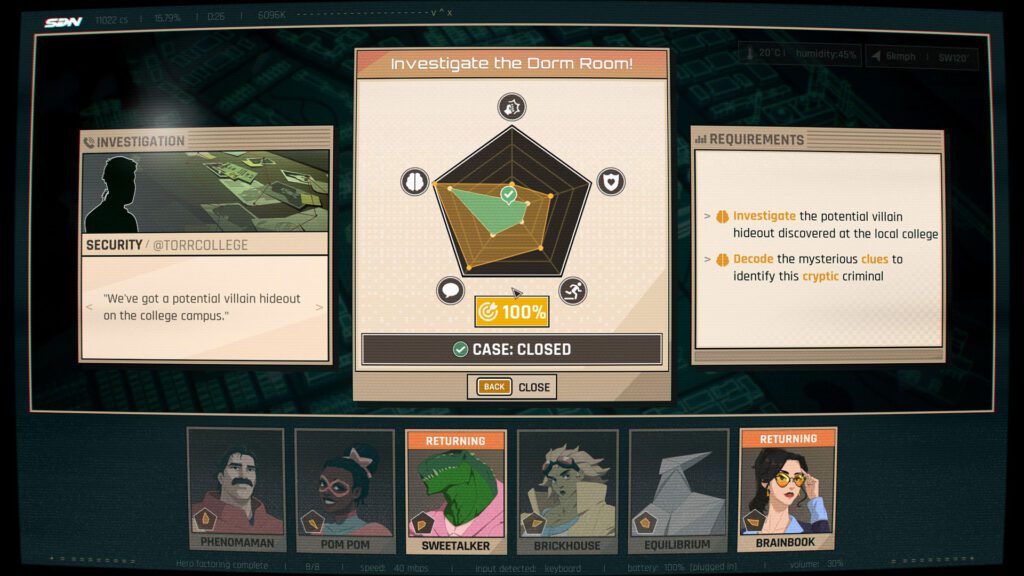Viewport: 1024px width, 576px height.
Task: Pick the Sweetalker hero card
Action: pyautogui.click(x=456, y=490)
